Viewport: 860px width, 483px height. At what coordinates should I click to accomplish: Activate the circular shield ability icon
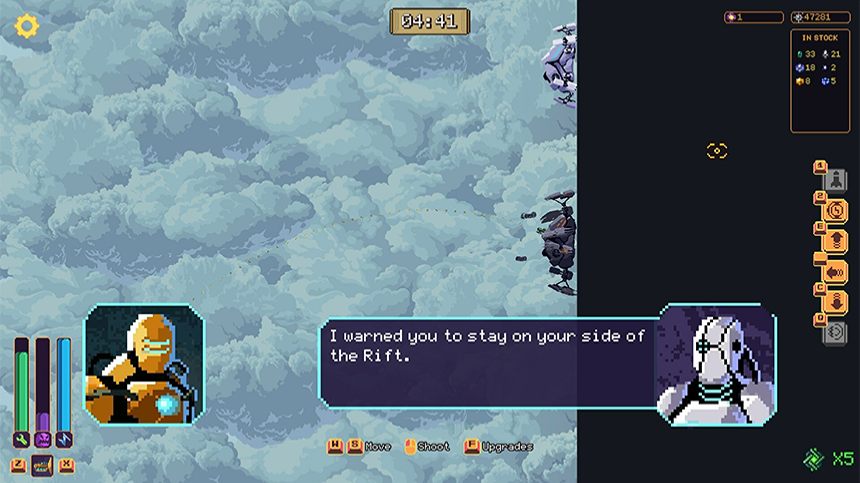click(835, 211)
